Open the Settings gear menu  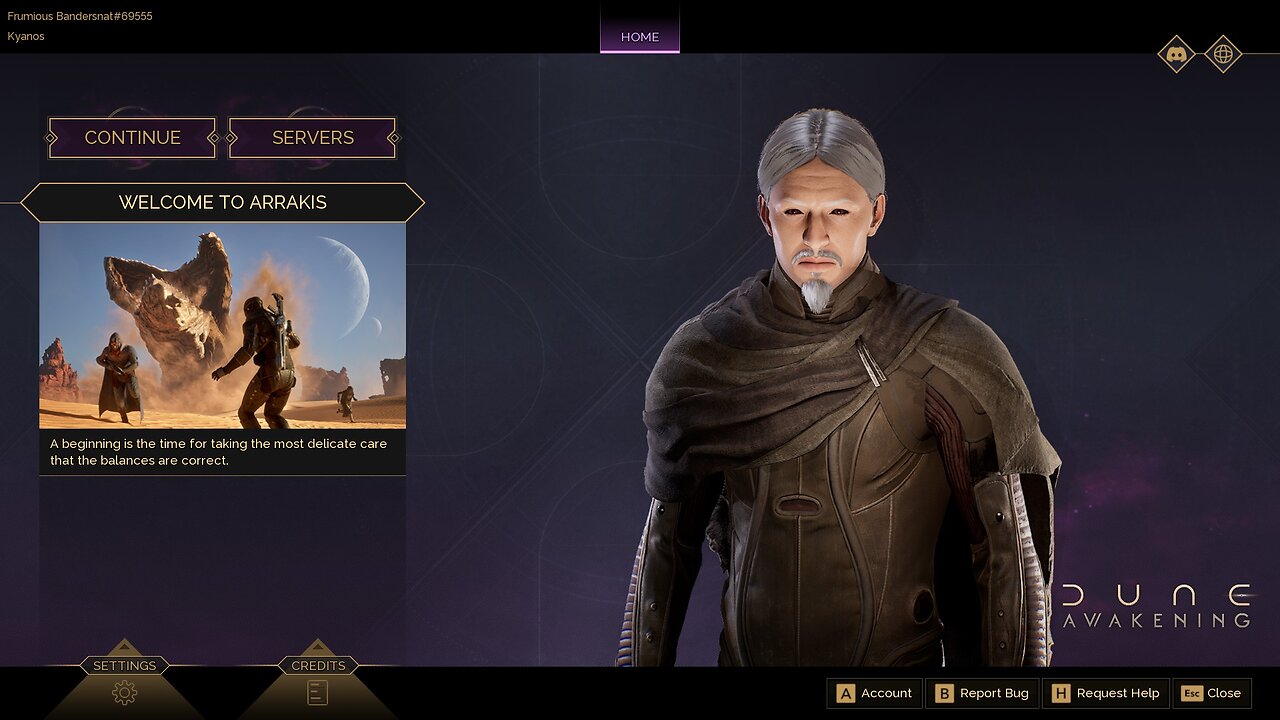[125, 691]
